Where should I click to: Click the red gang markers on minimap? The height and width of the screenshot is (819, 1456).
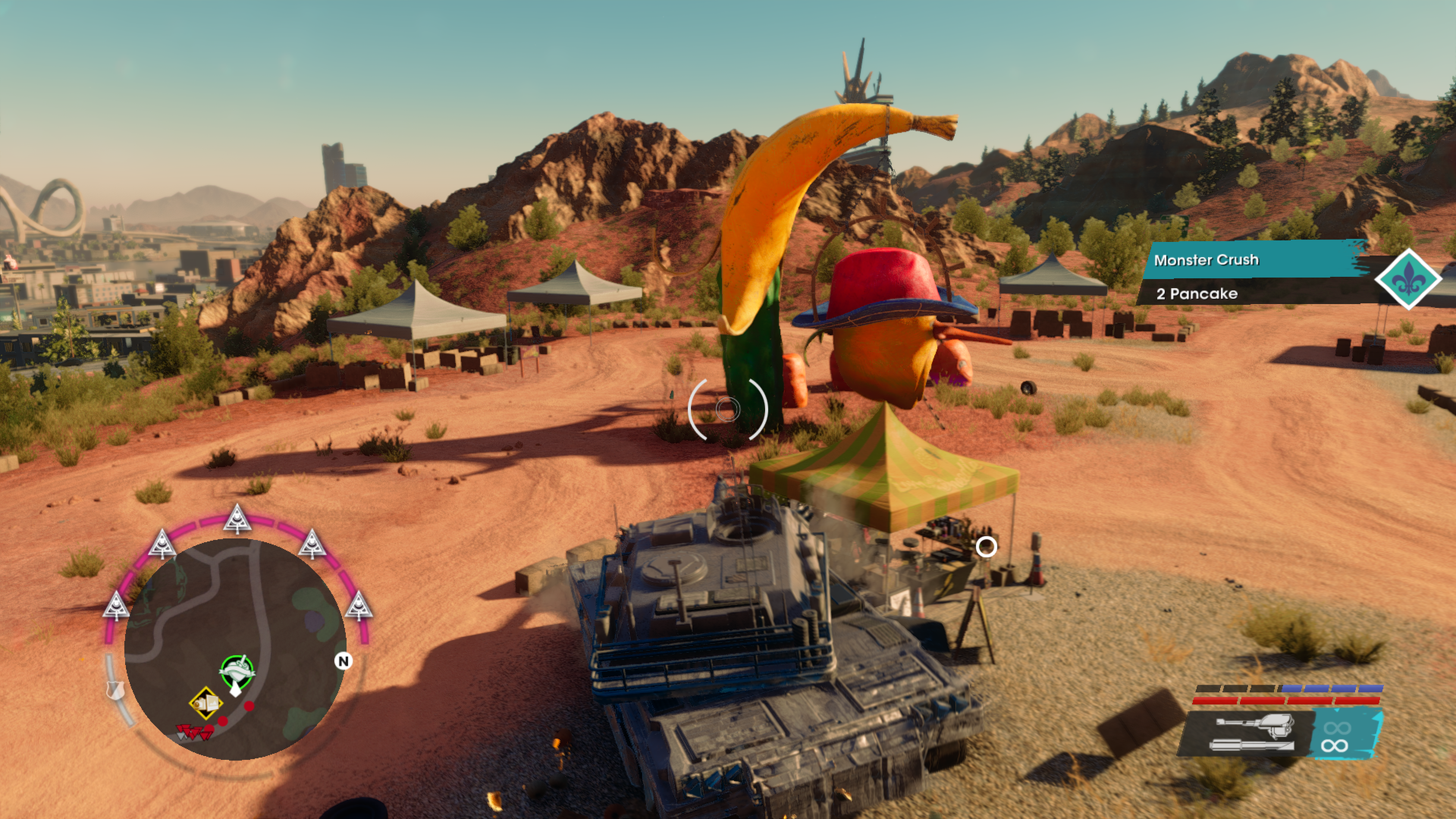point(194,733)
